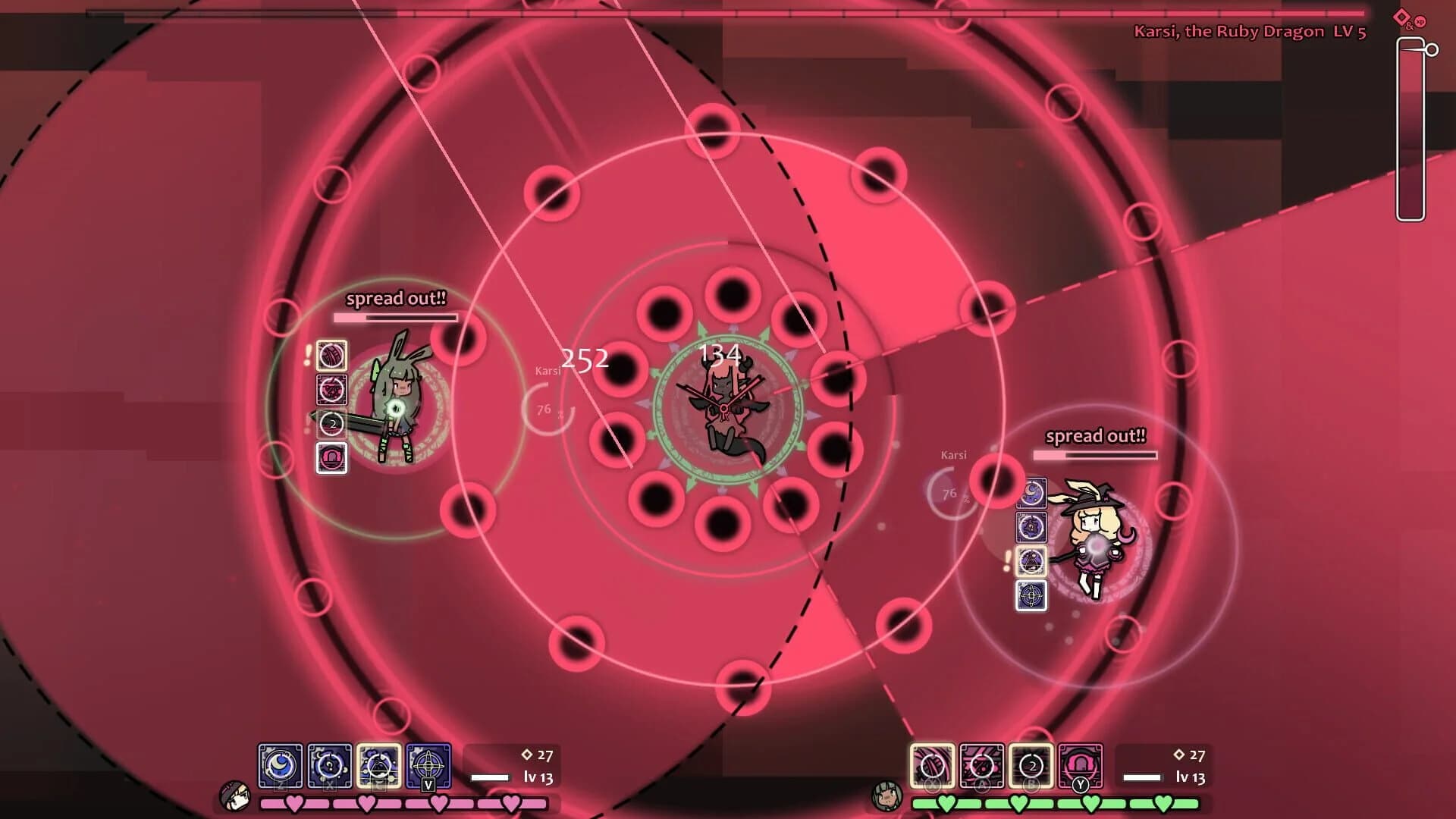
Task: Select the ability showing 2 charges bound to B
Action: [1031, 766]
